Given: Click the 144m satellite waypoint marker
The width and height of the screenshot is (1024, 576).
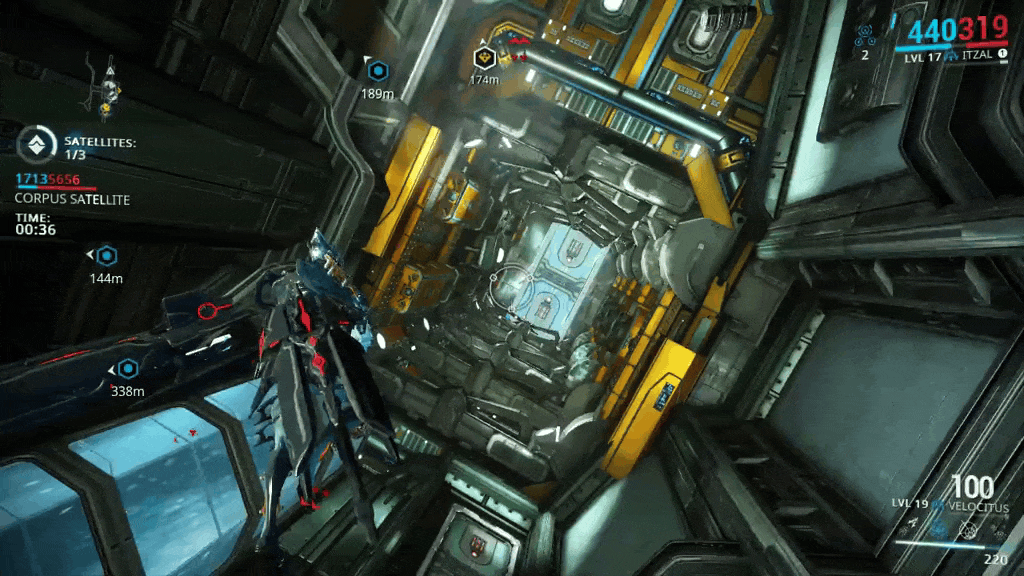Looking at the screenshot, I should coord(106,255).
